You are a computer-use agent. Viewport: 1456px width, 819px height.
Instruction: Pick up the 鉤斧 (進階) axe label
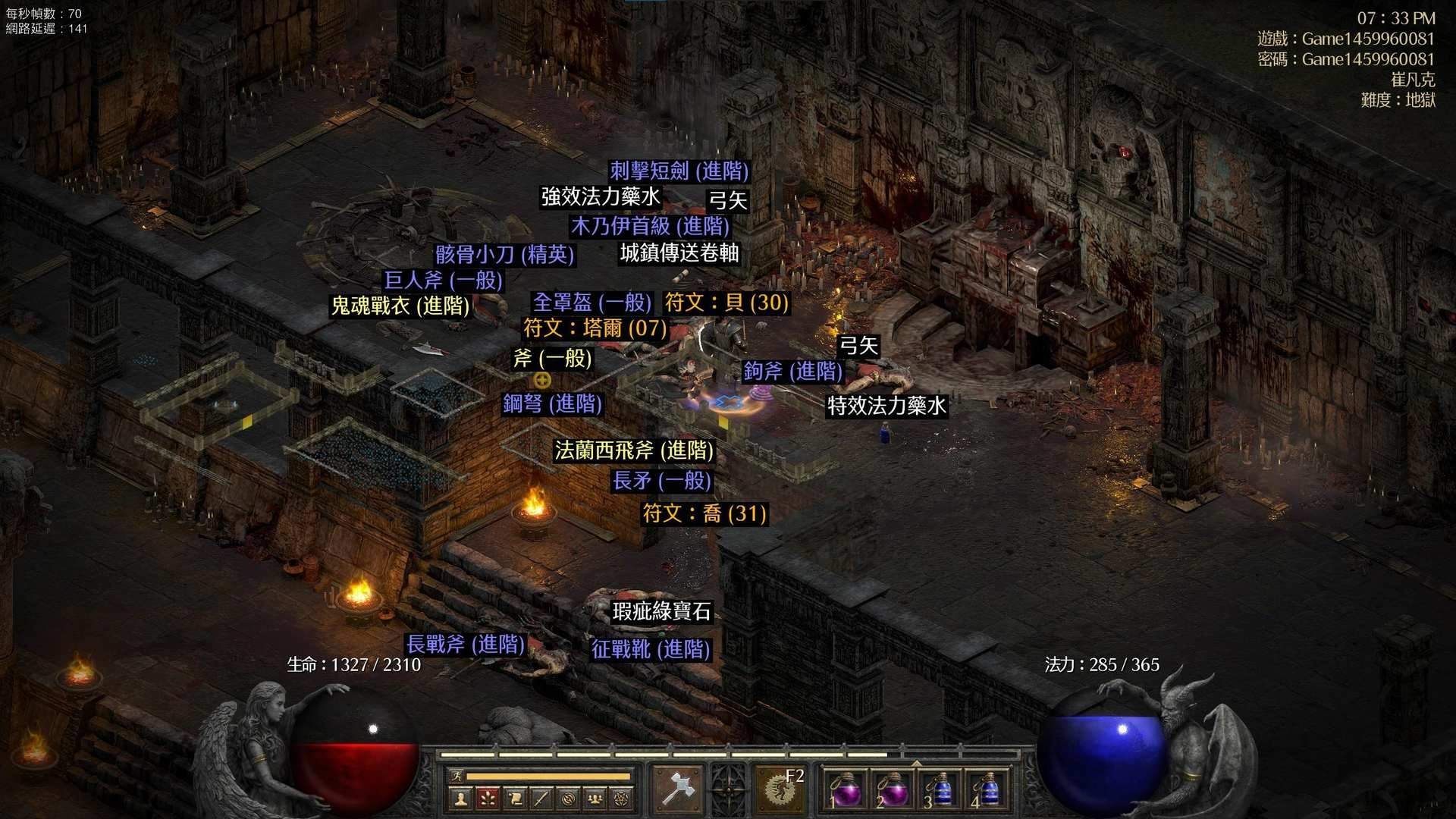(793, 371)
